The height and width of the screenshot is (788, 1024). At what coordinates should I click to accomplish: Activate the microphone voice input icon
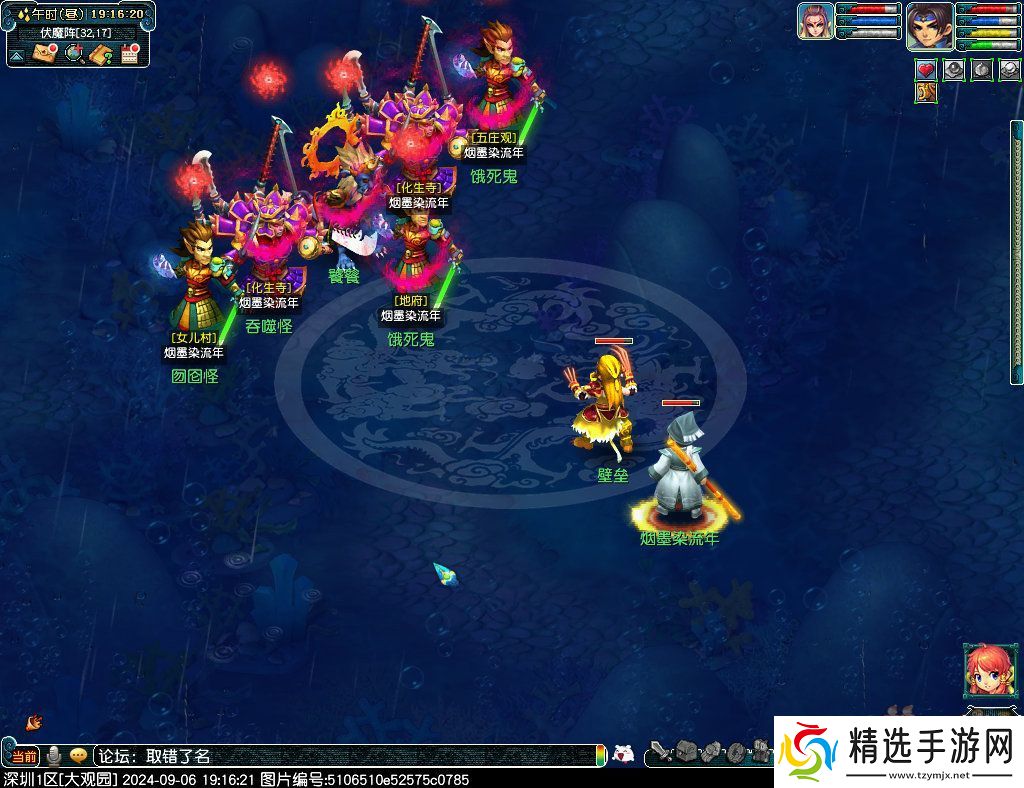tap(54, 756)
